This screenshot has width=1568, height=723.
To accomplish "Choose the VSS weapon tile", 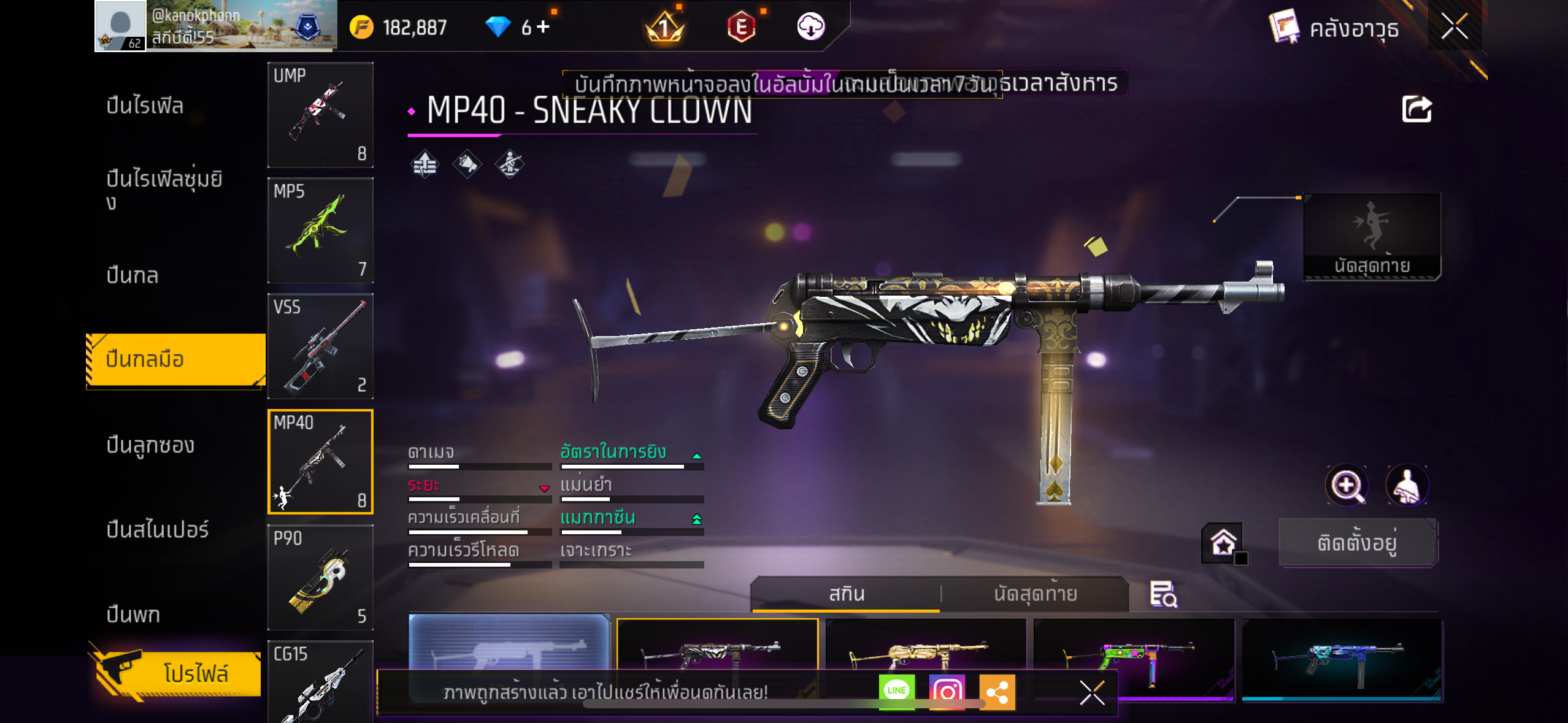I will coord(320,346).
